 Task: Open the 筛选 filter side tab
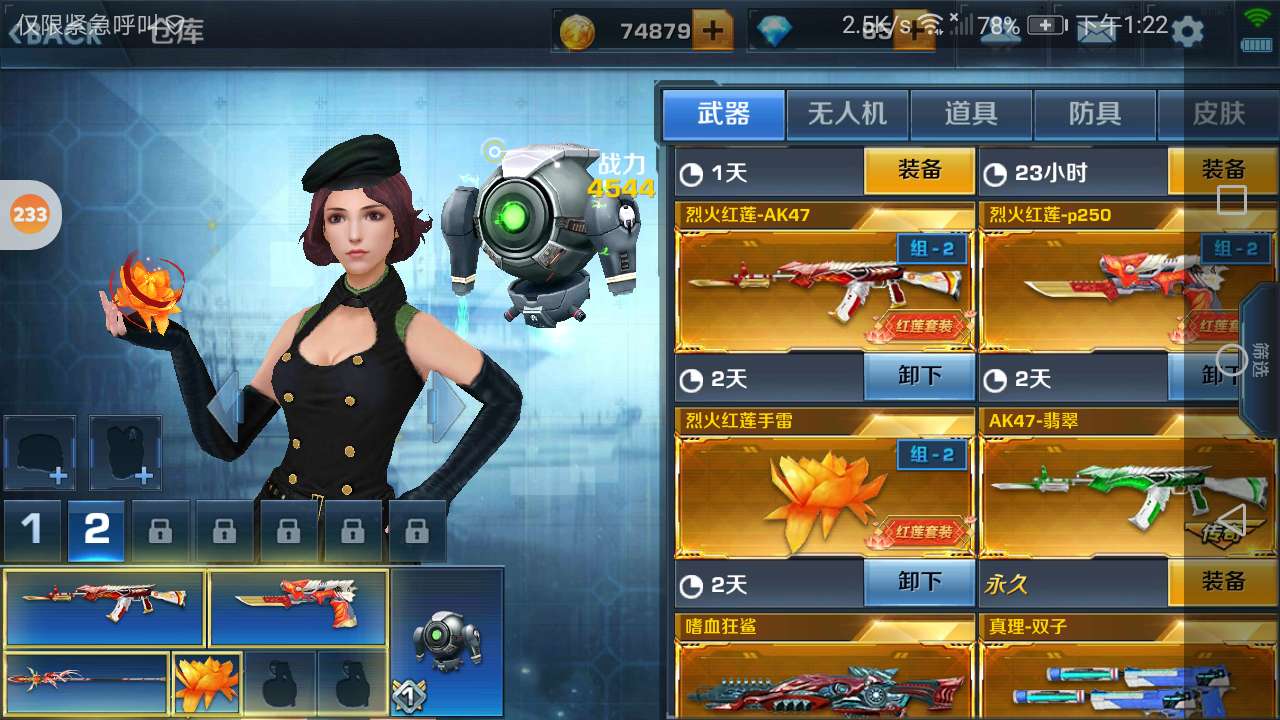(x=1261, y=360)
